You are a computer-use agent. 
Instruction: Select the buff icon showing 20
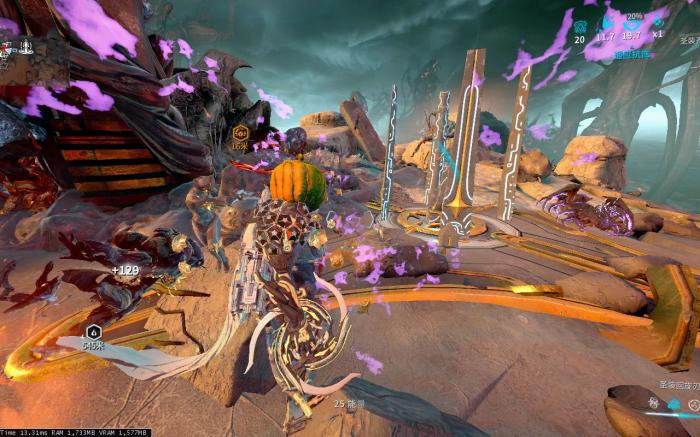click(x=580, y=24)
